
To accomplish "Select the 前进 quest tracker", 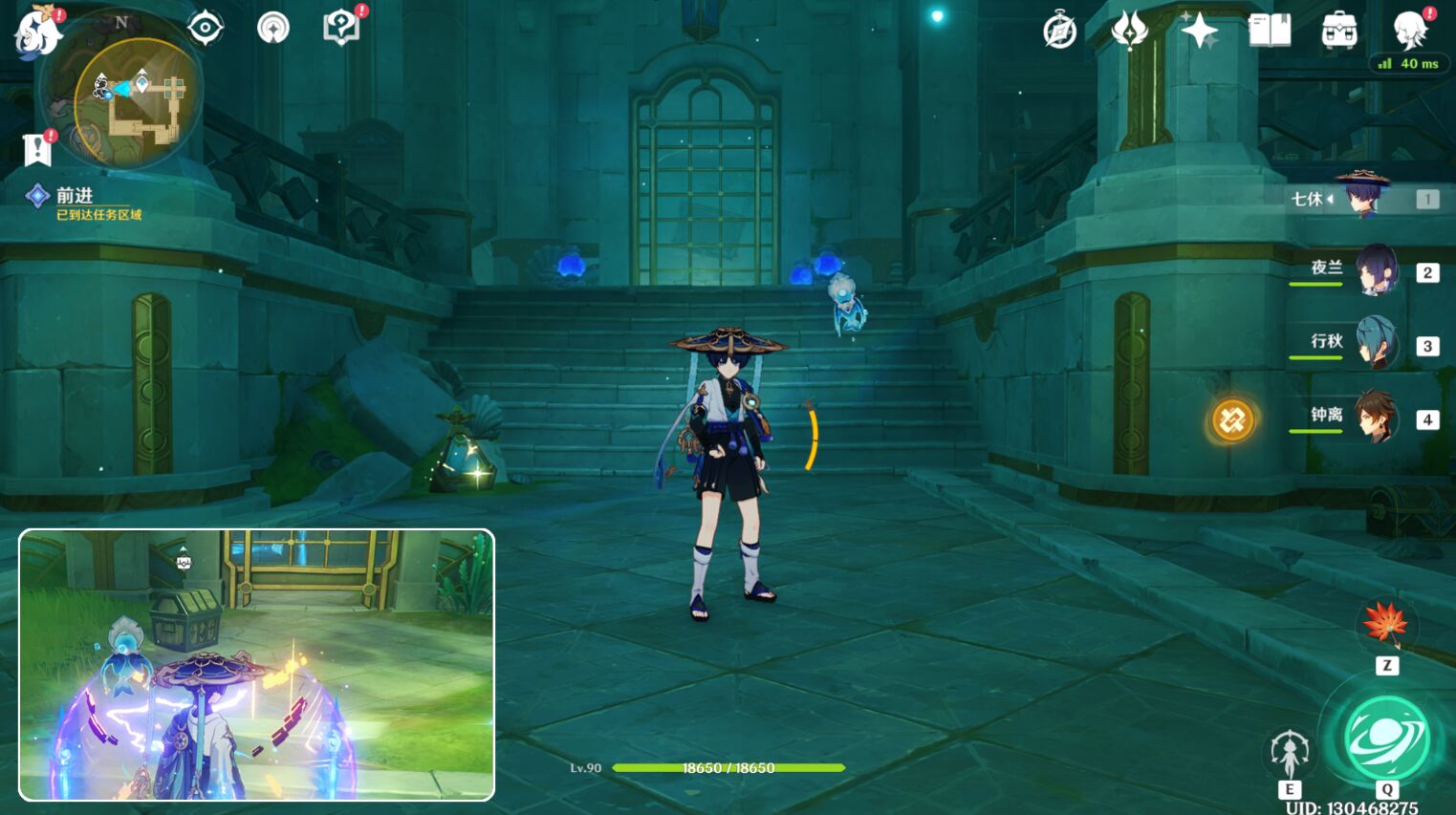I will (75, 197).
